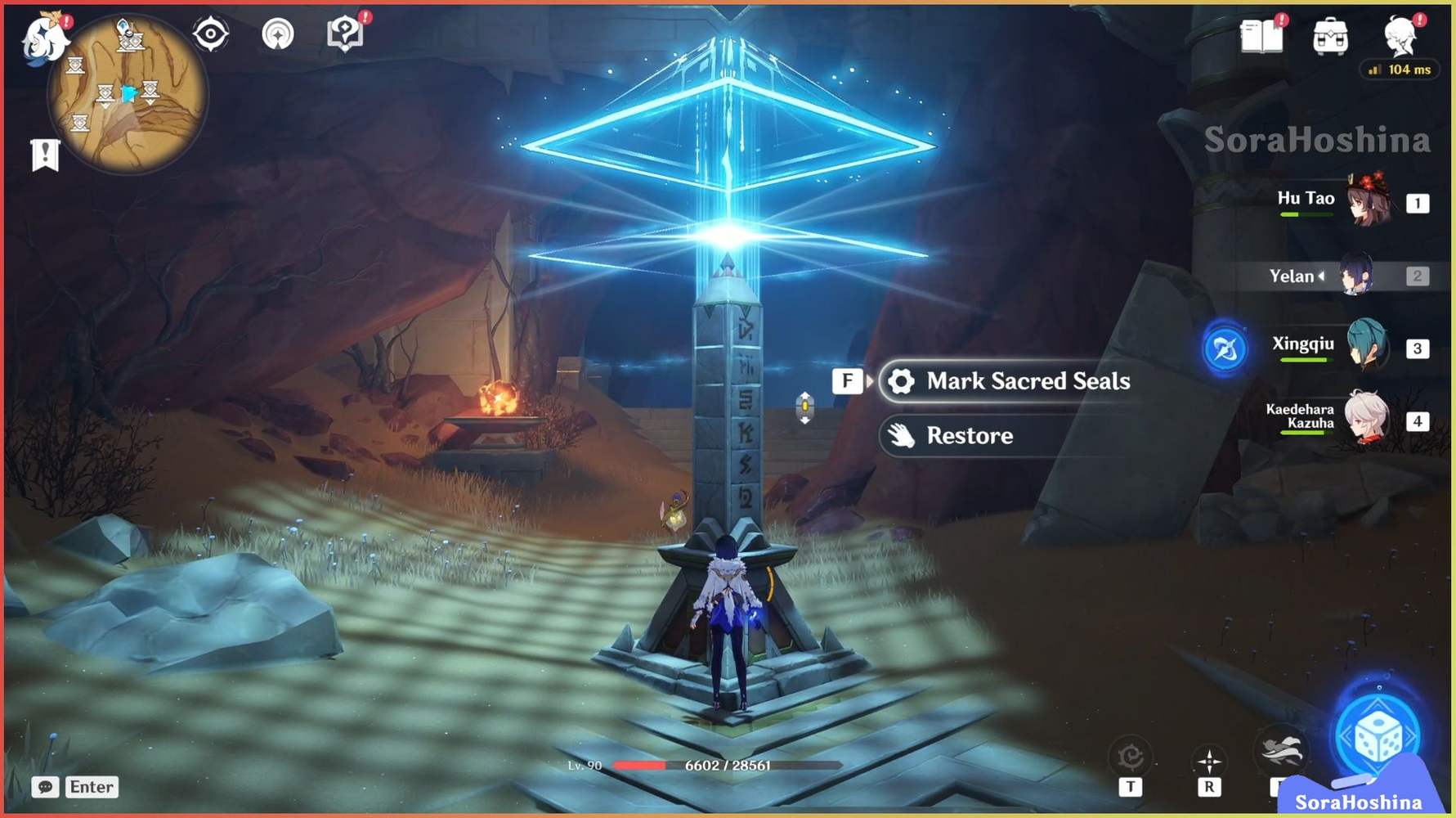Expand Yelan's entry via the side chevron
The width and height of the screenshot is (1456, 818).
click(1324, 276)
